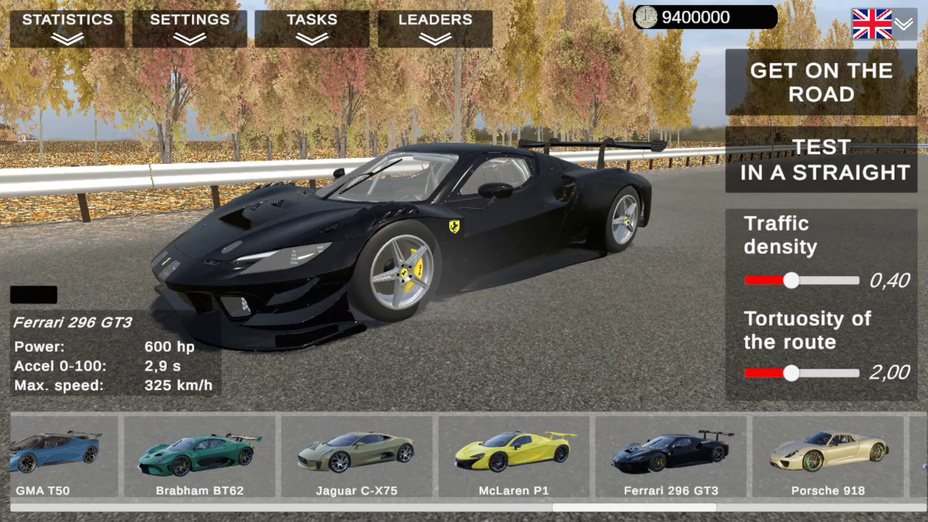Adjust the Tortuosity of the route slider

coord(791,373)
